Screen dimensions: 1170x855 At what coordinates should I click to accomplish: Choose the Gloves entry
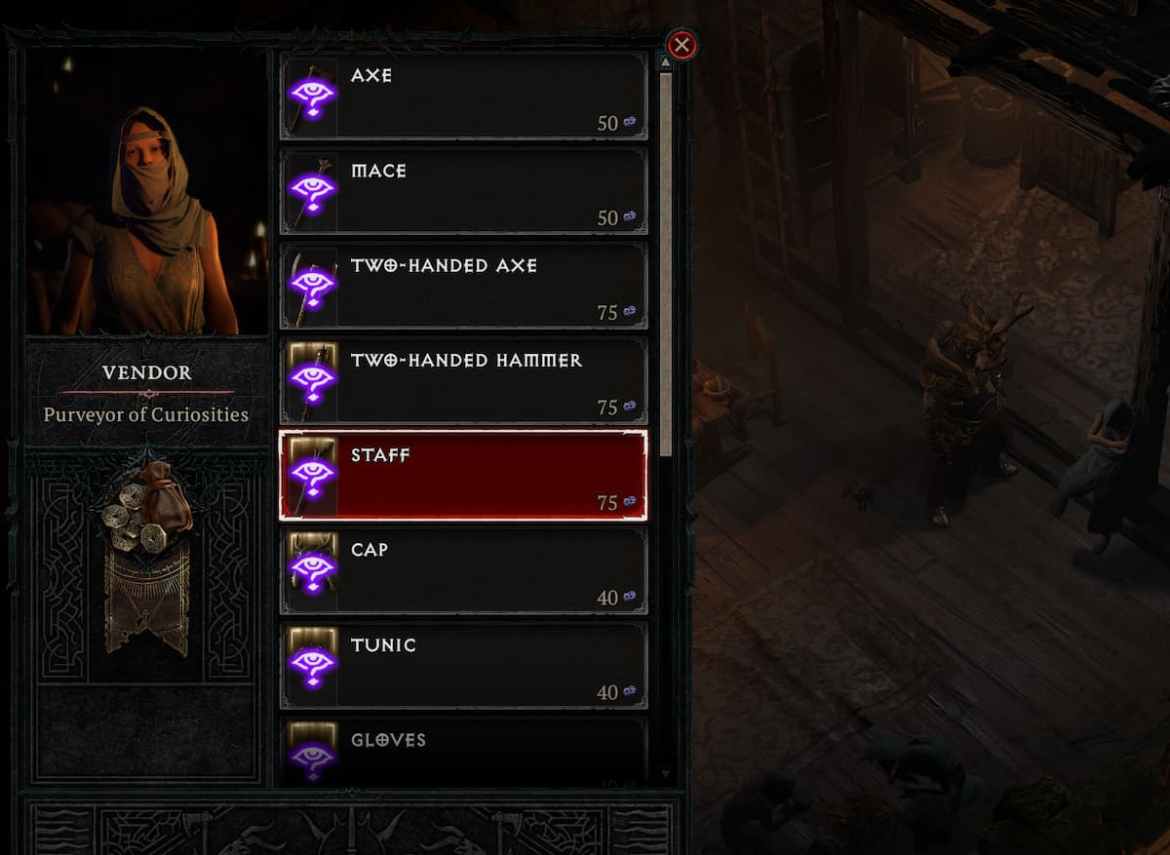[463, 752]
